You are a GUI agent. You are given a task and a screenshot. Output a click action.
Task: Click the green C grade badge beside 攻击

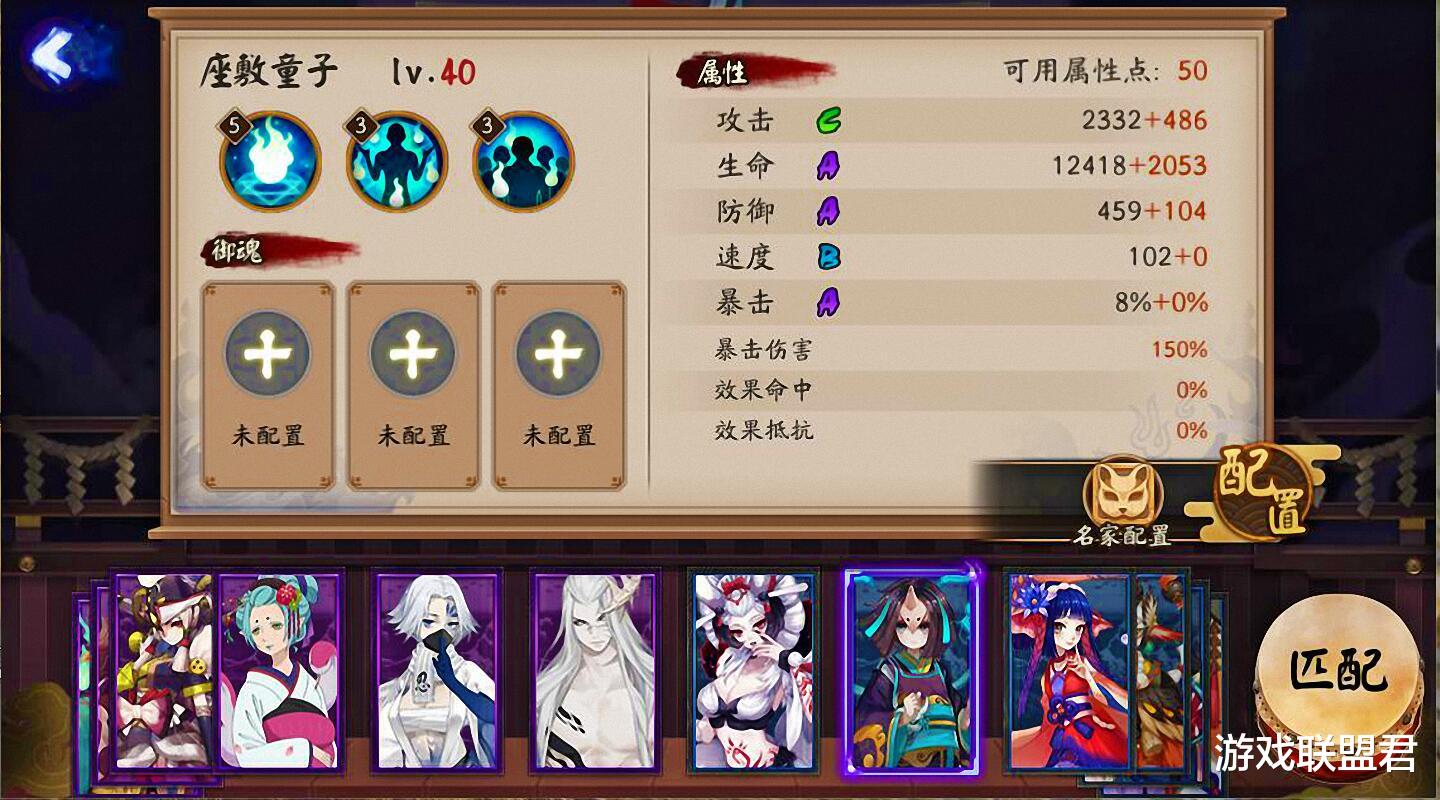pyautogui.click(x=828, y=118)
